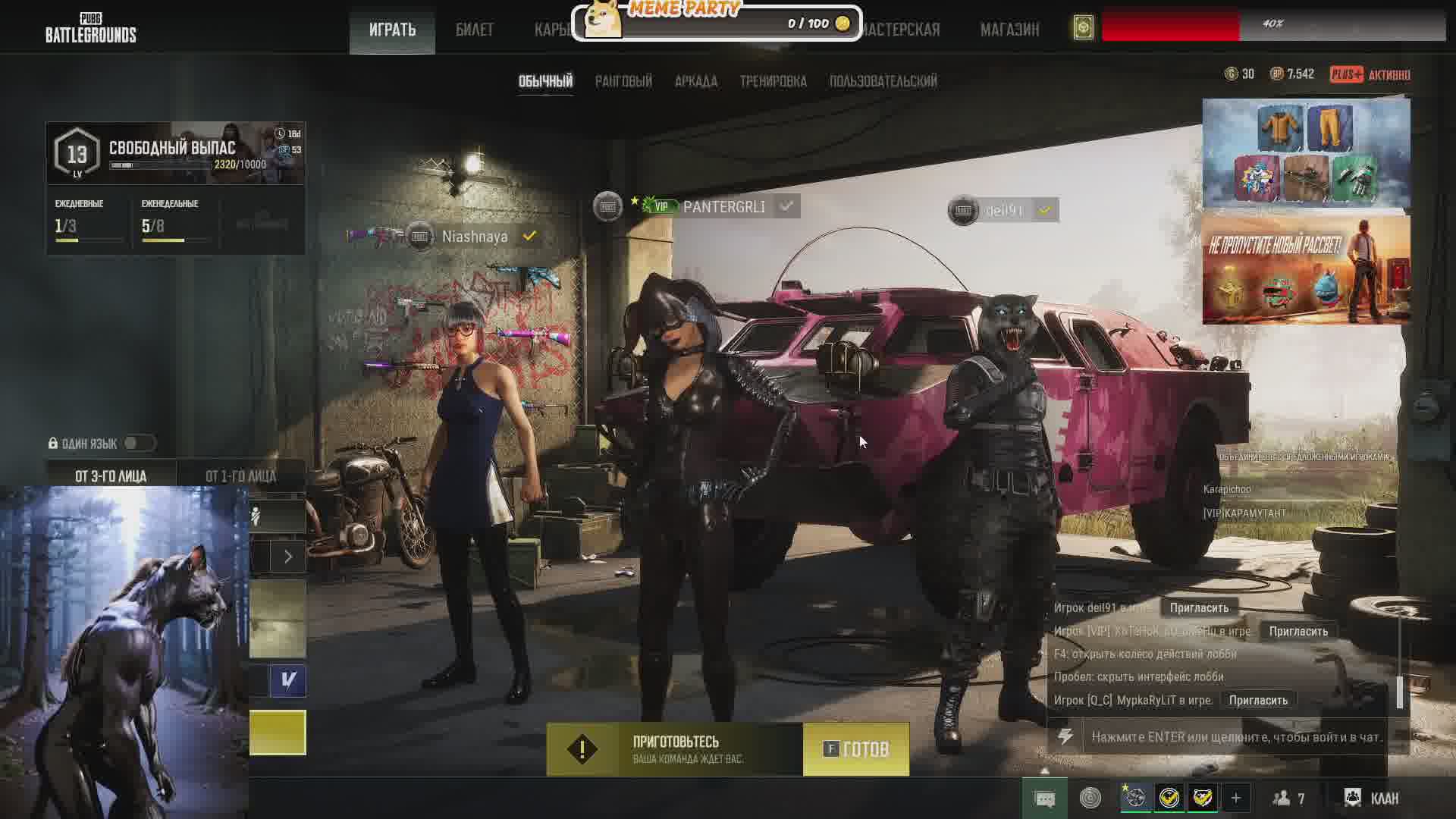Select the Ранговый match mode

(623, 81)
